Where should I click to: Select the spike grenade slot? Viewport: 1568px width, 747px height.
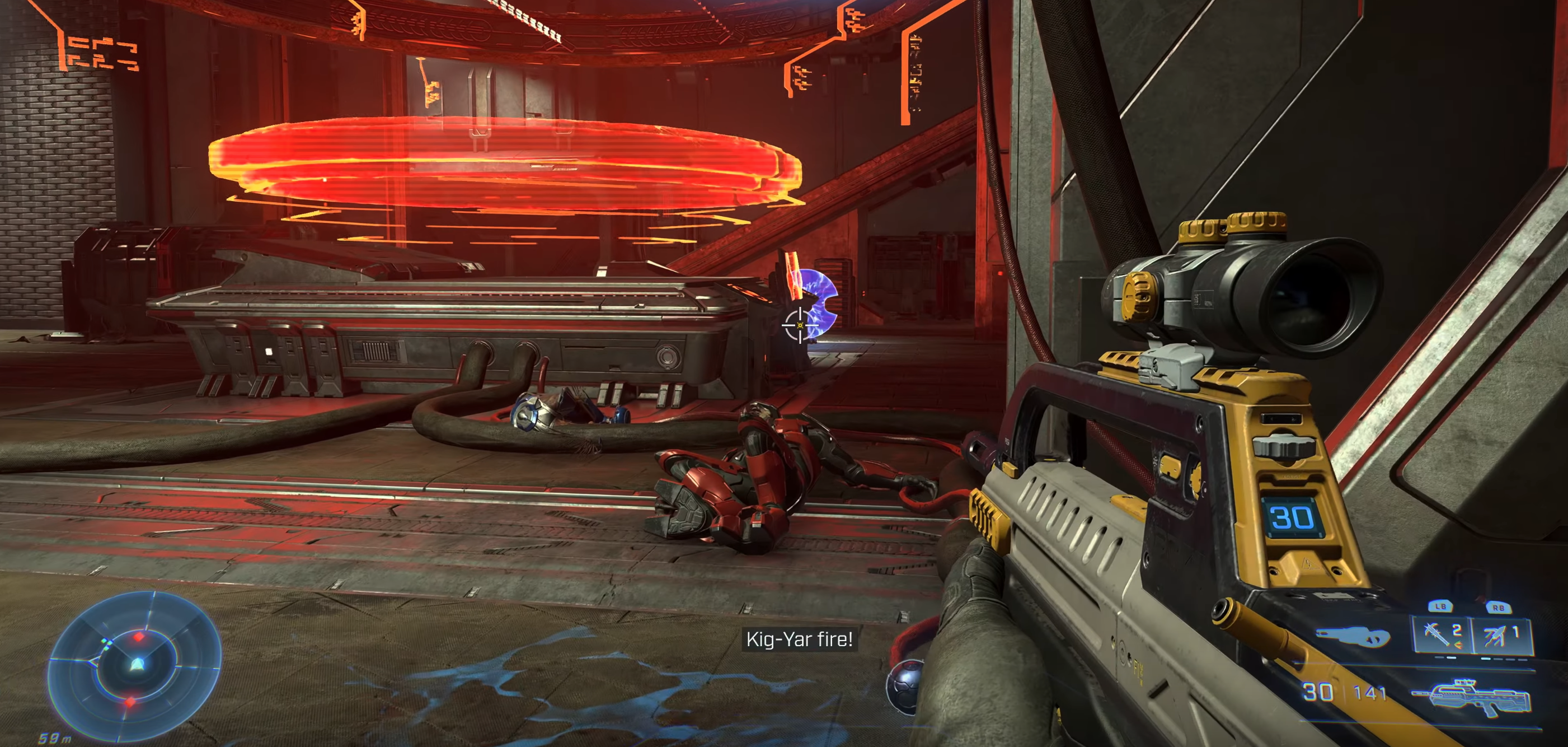(x=1440, y=635)
